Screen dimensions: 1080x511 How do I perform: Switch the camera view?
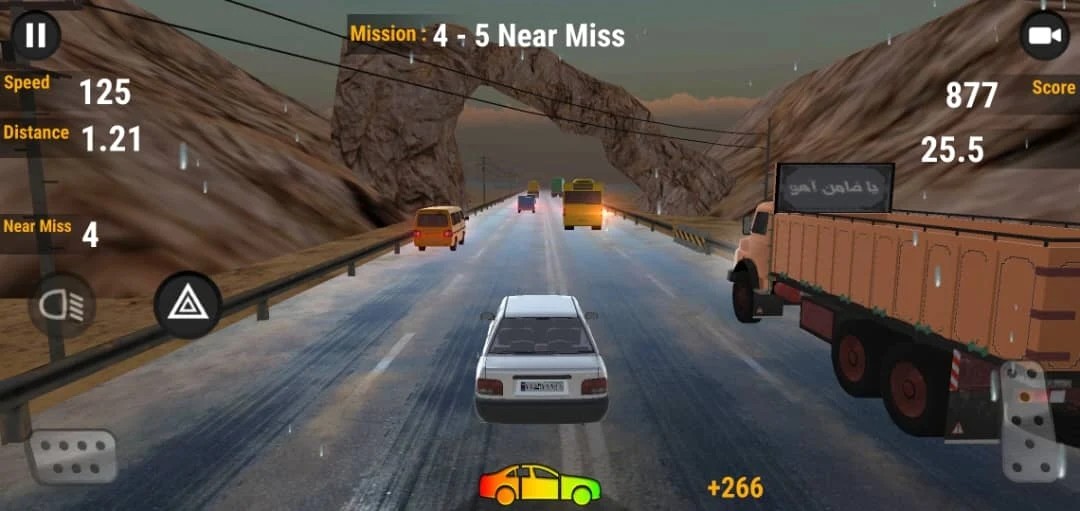pyautogui.click(x=1043, y=36)
